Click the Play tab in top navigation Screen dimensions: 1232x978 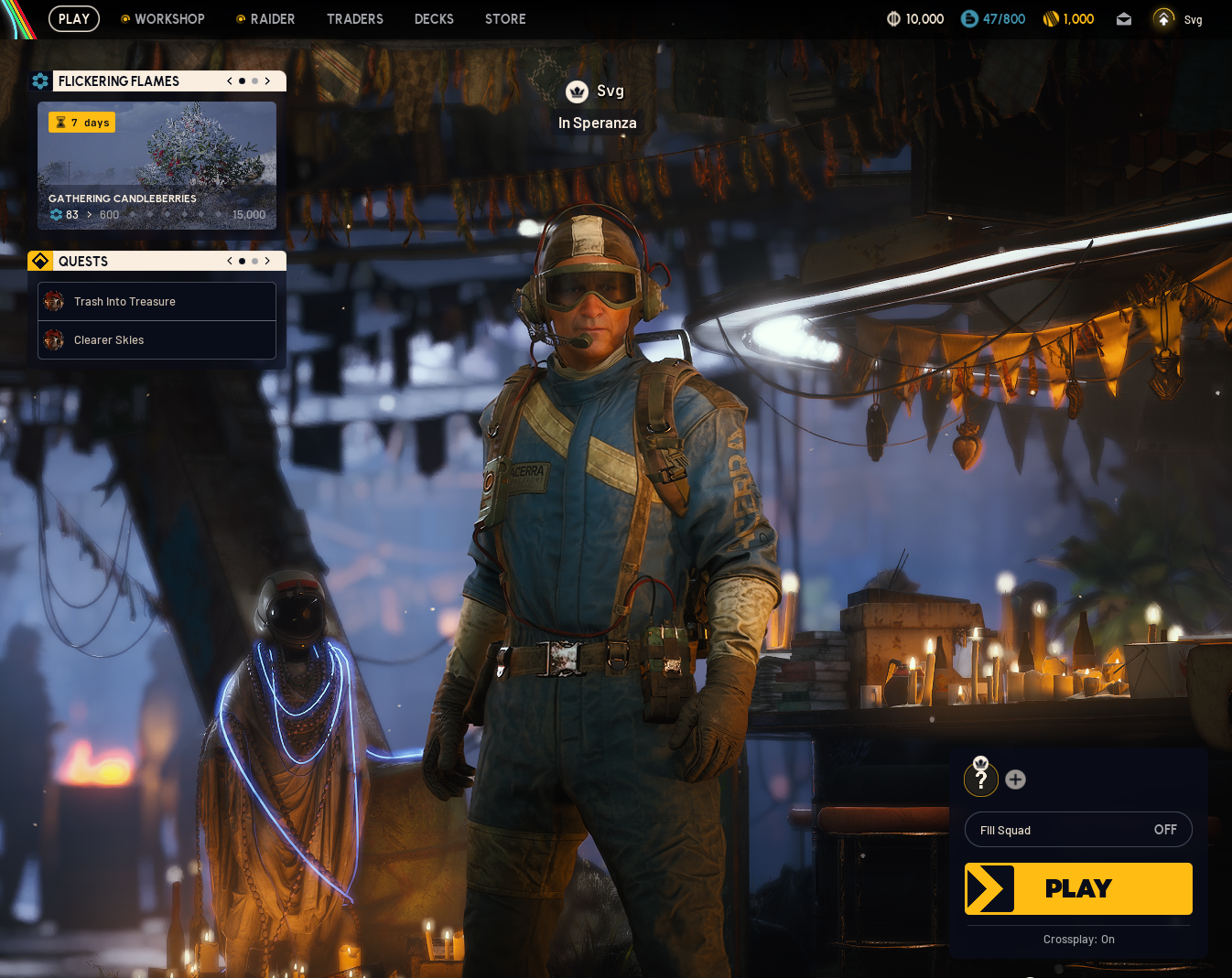pos(74,19)
